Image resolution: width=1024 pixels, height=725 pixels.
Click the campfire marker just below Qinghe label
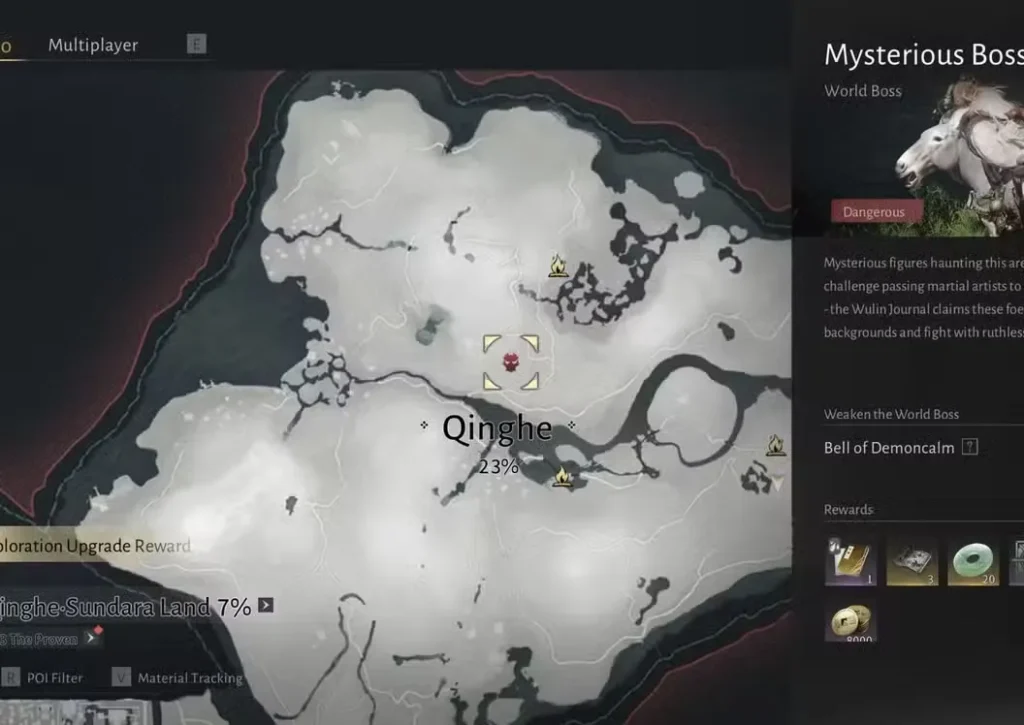[563, 477]
